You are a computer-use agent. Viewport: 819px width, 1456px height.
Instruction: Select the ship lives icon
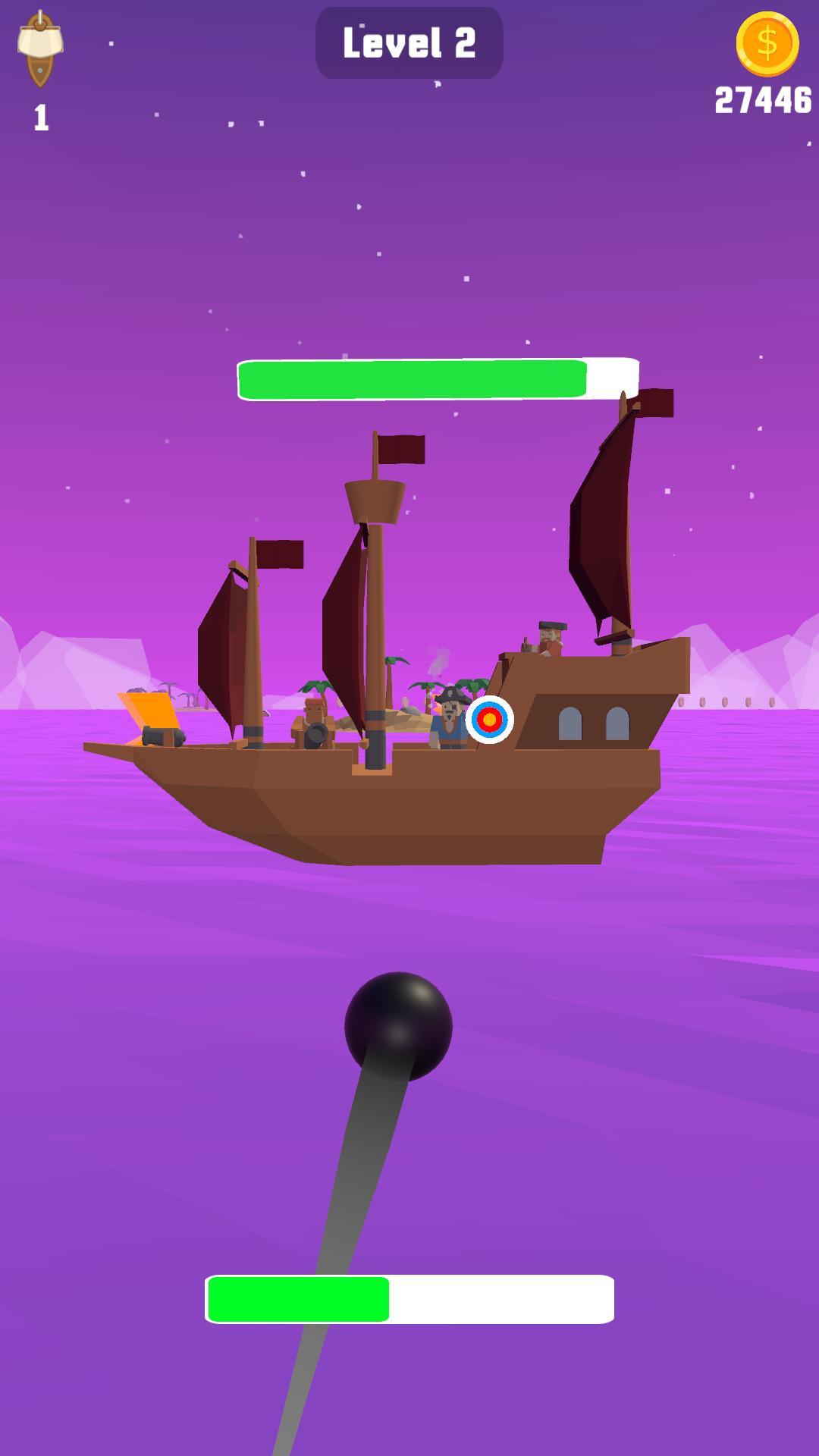click(40, 50)
